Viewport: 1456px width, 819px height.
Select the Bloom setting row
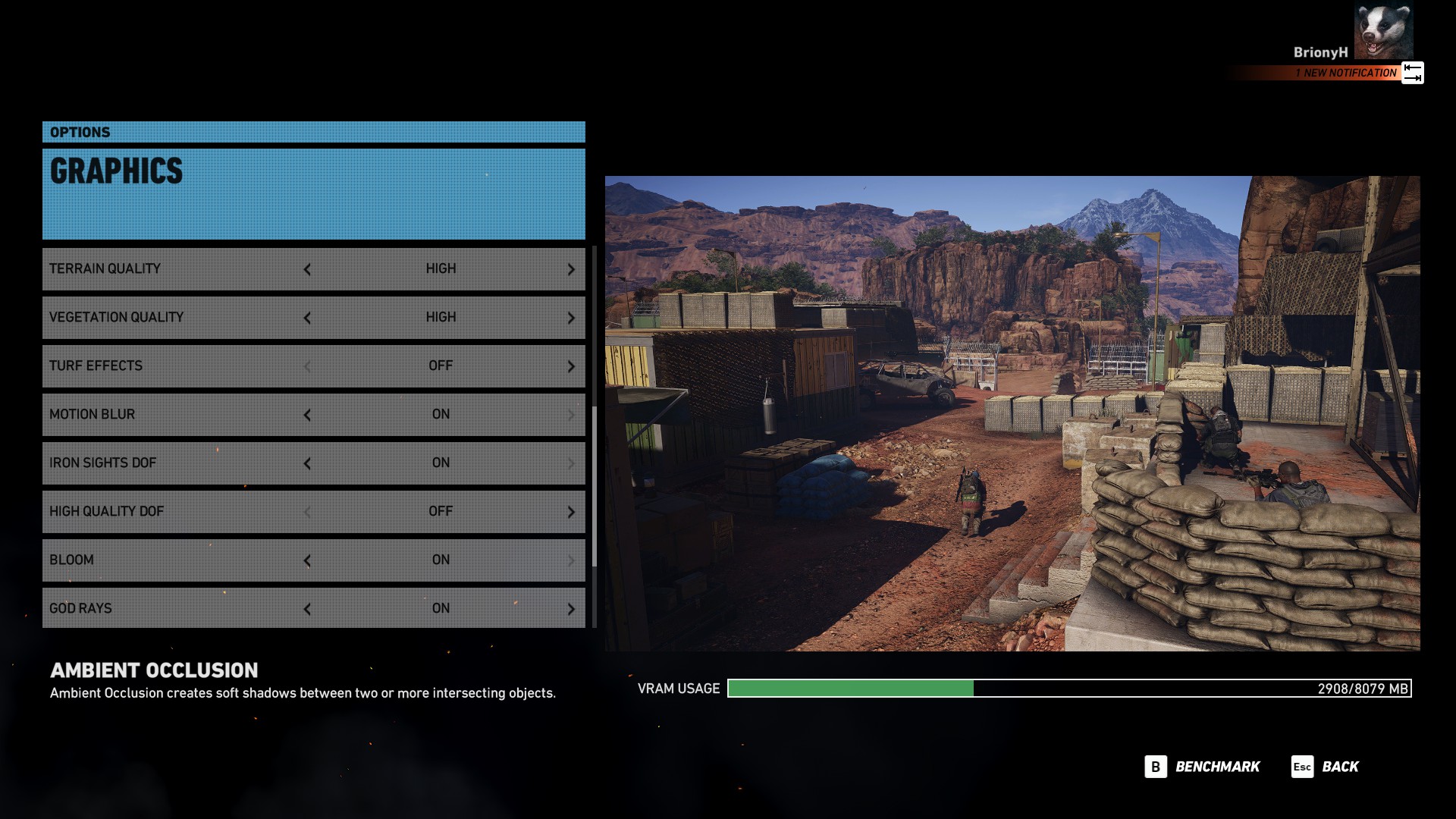point(174,560)
